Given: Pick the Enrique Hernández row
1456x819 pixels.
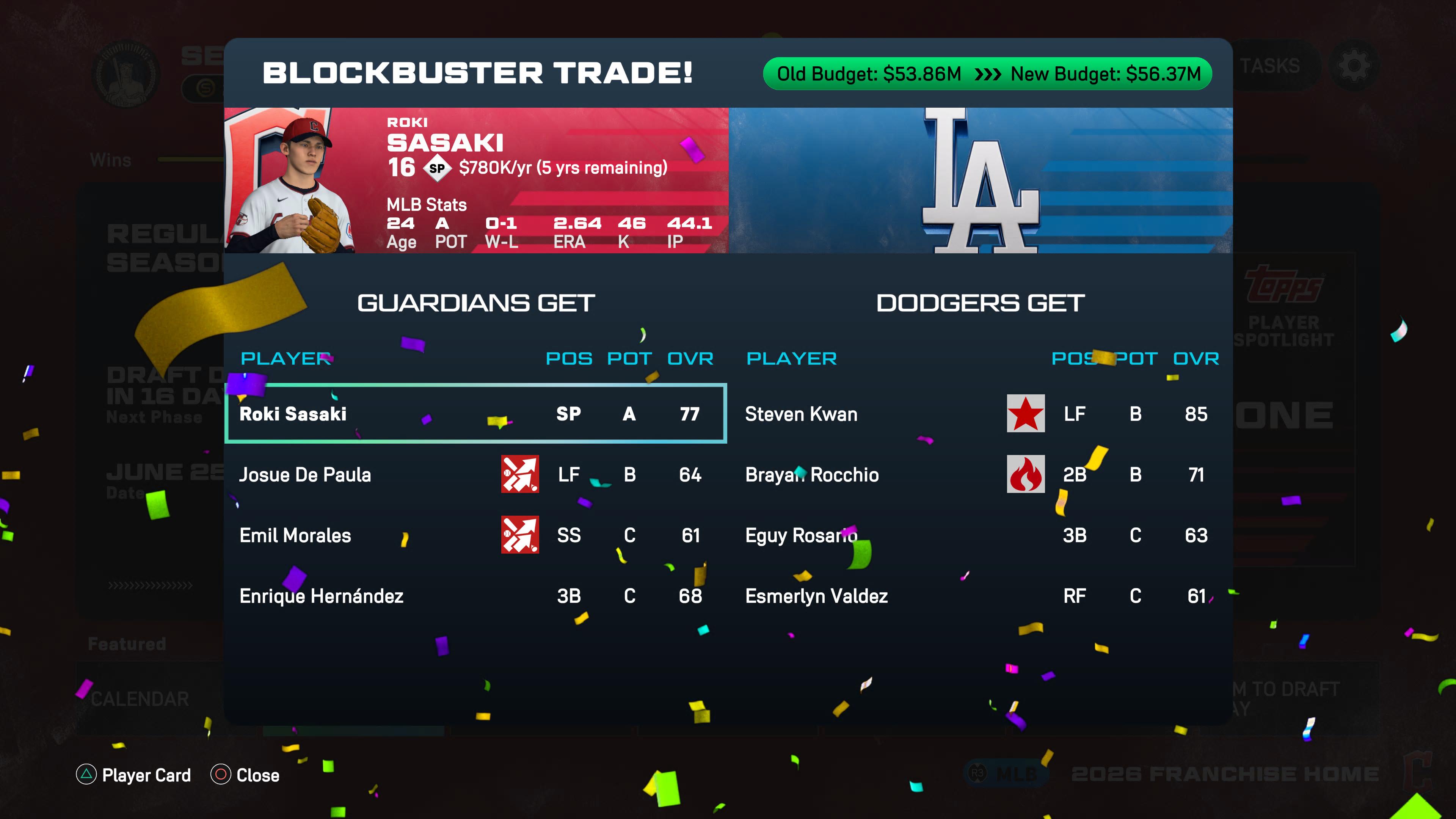Looking at the screenshot, I should point(475,596).
